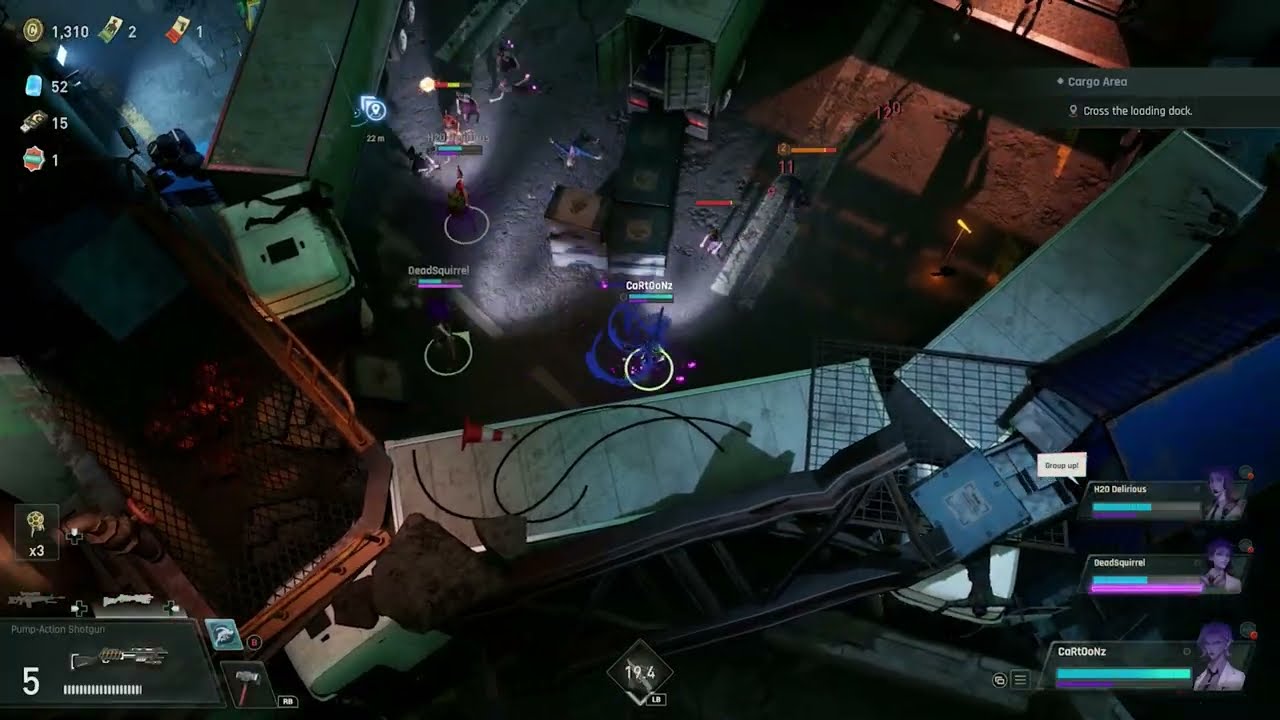
Task: Click the credits coin currency icon
Action: click(x=33, y=31)
